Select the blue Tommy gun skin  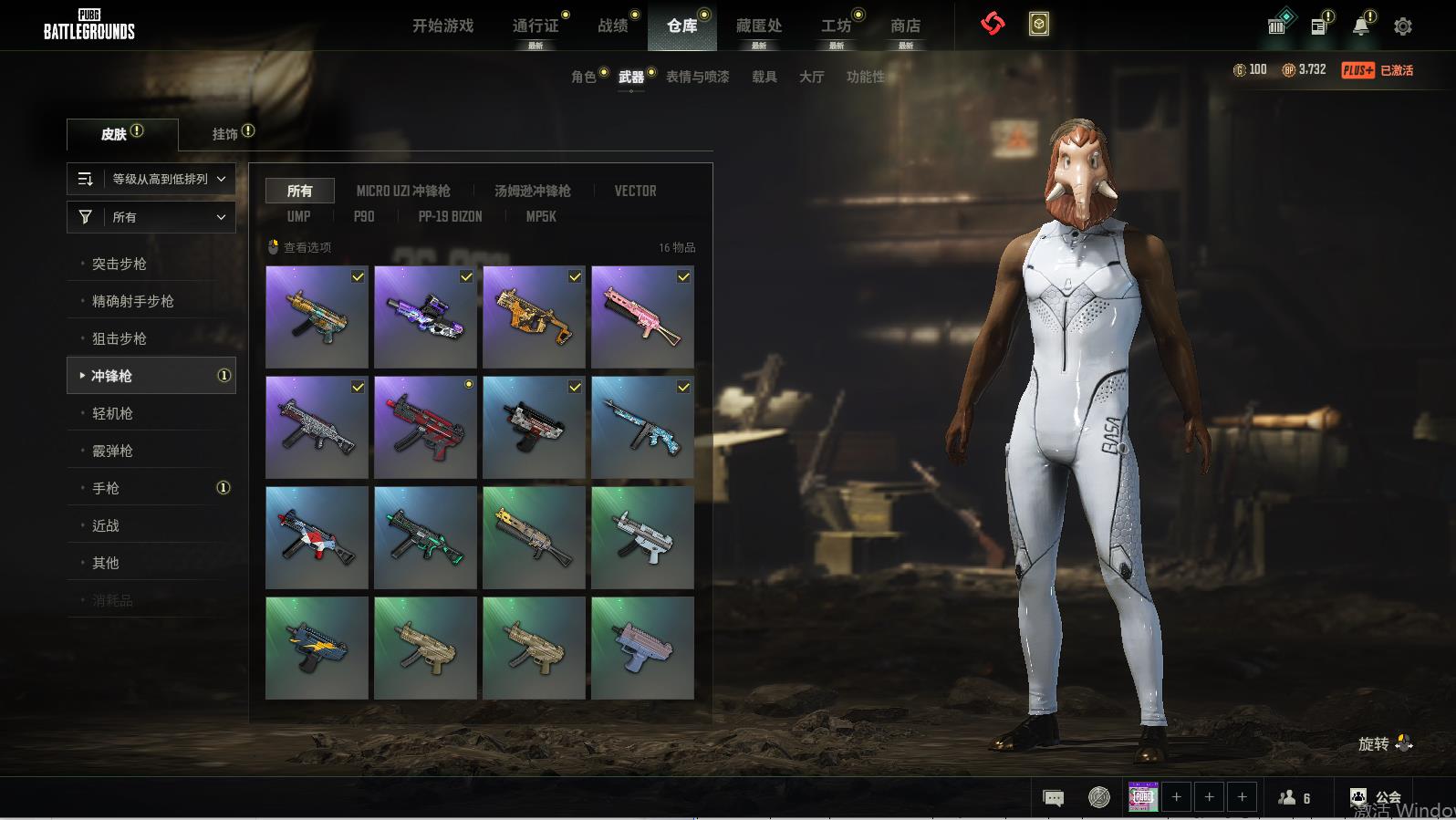click(x=642, y=427)
